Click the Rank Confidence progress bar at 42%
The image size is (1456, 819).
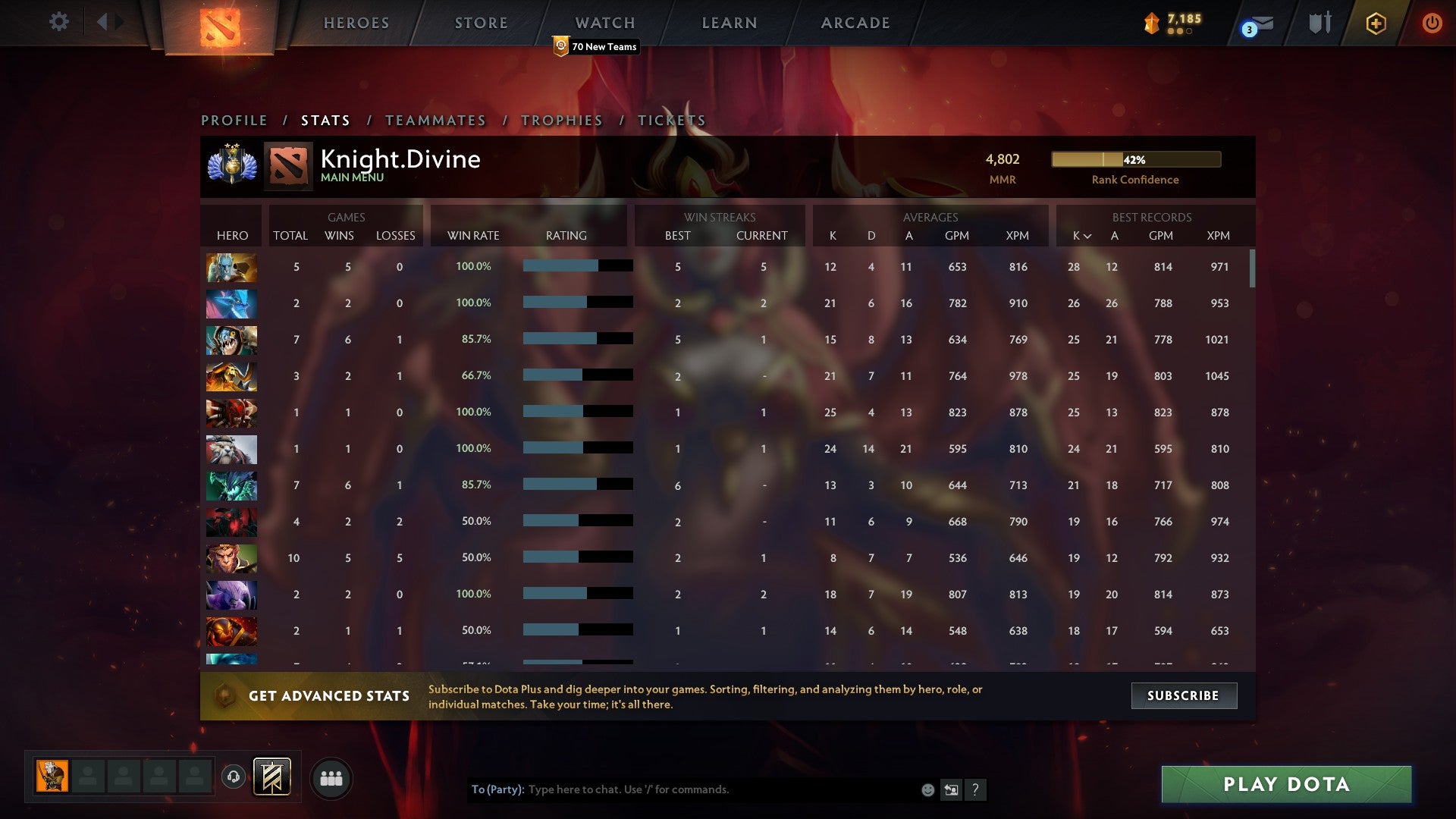(x=1134, y=159)
